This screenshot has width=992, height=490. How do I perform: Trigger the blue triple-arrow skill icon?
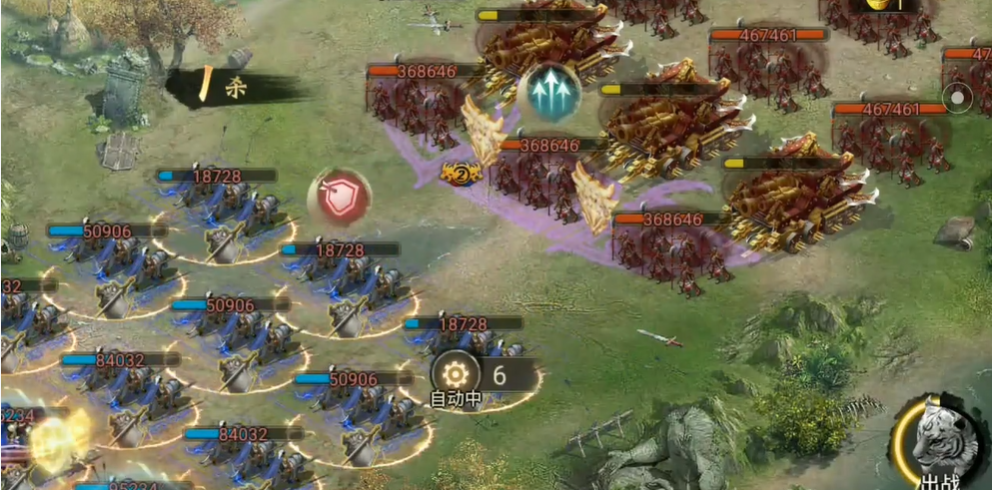tap(549, 91)
